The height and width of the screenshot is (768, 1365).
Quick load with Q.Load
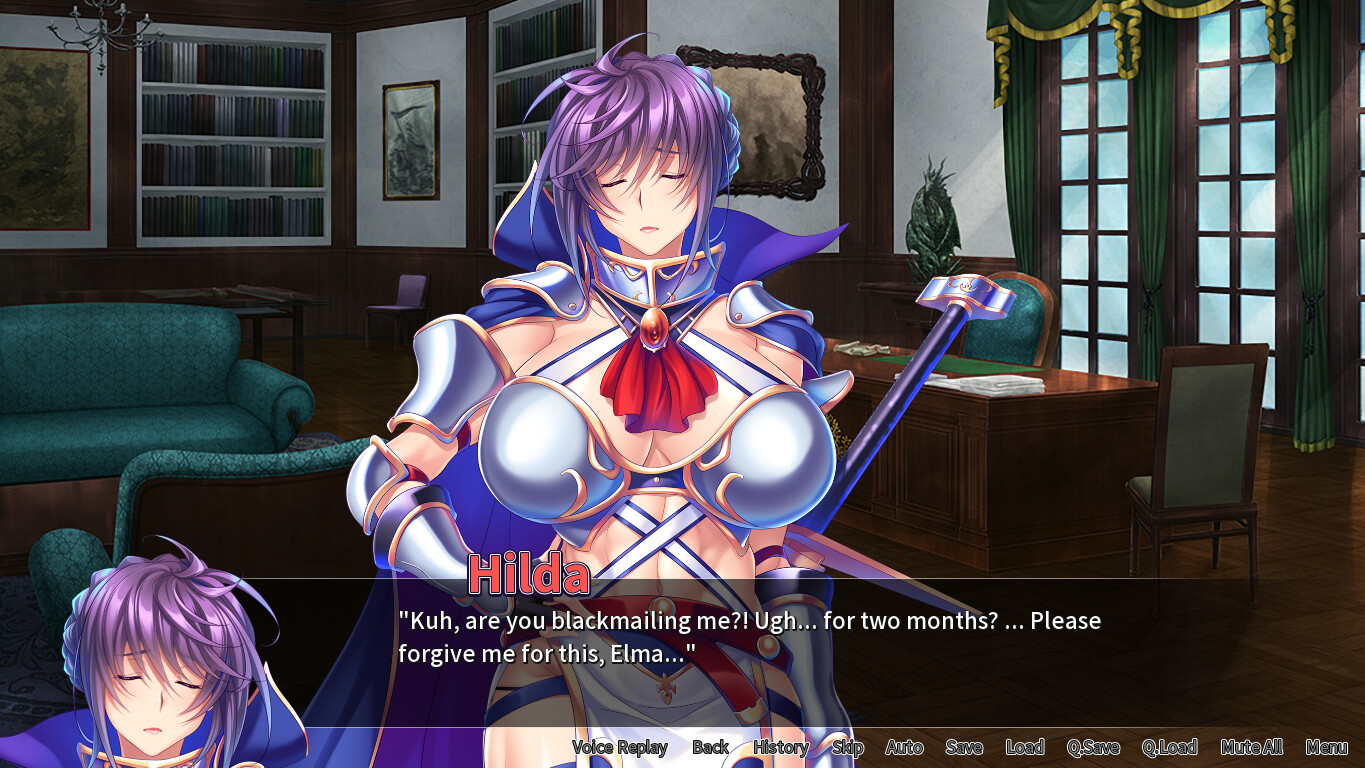[1171, 747]
